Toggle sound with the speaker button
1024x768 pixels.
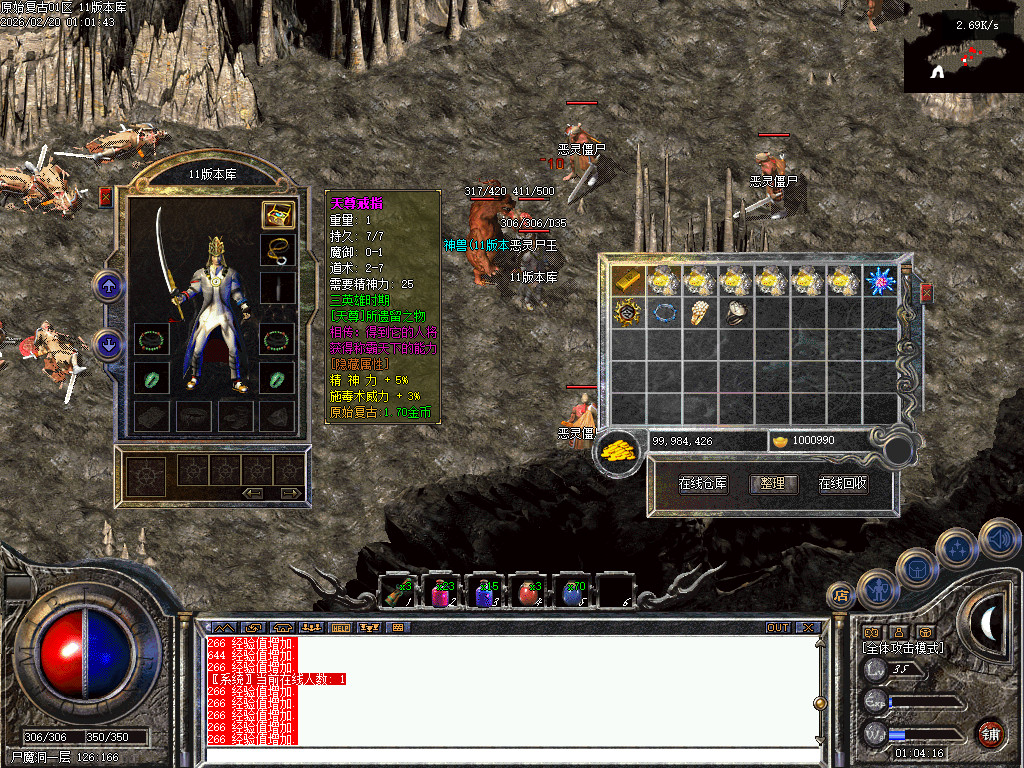point(997,539)
